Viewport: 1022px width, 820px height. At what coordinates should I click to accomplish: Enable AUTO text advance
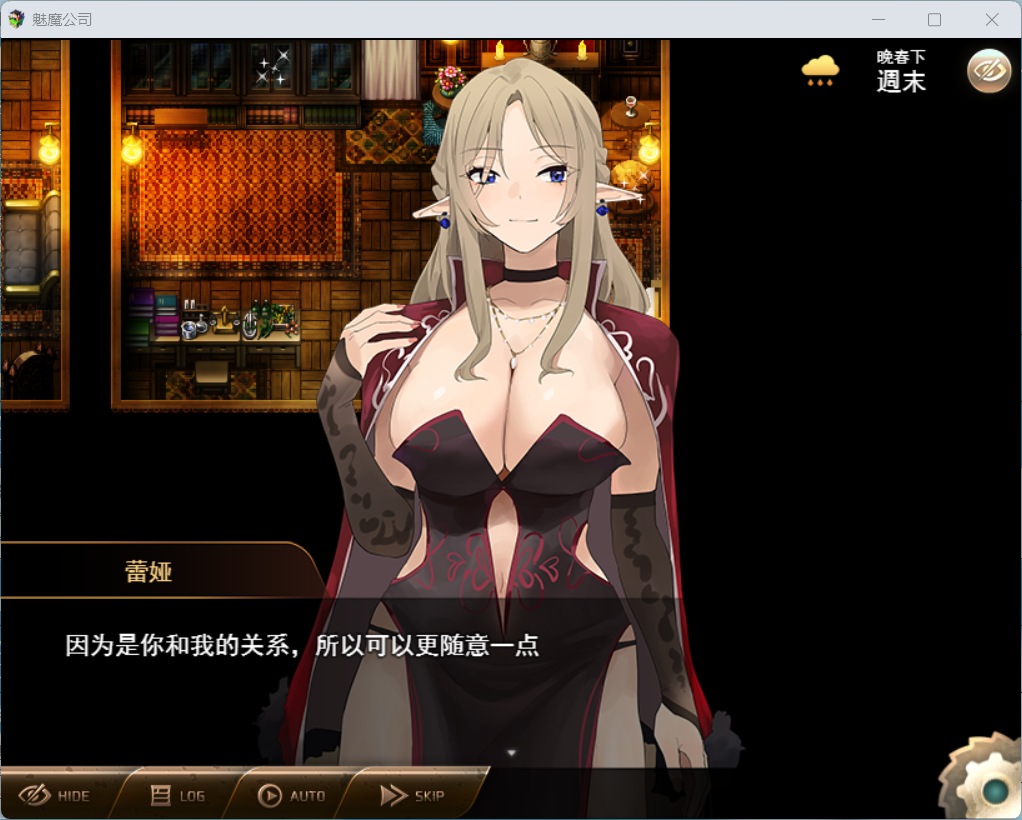tap(292, 795)
